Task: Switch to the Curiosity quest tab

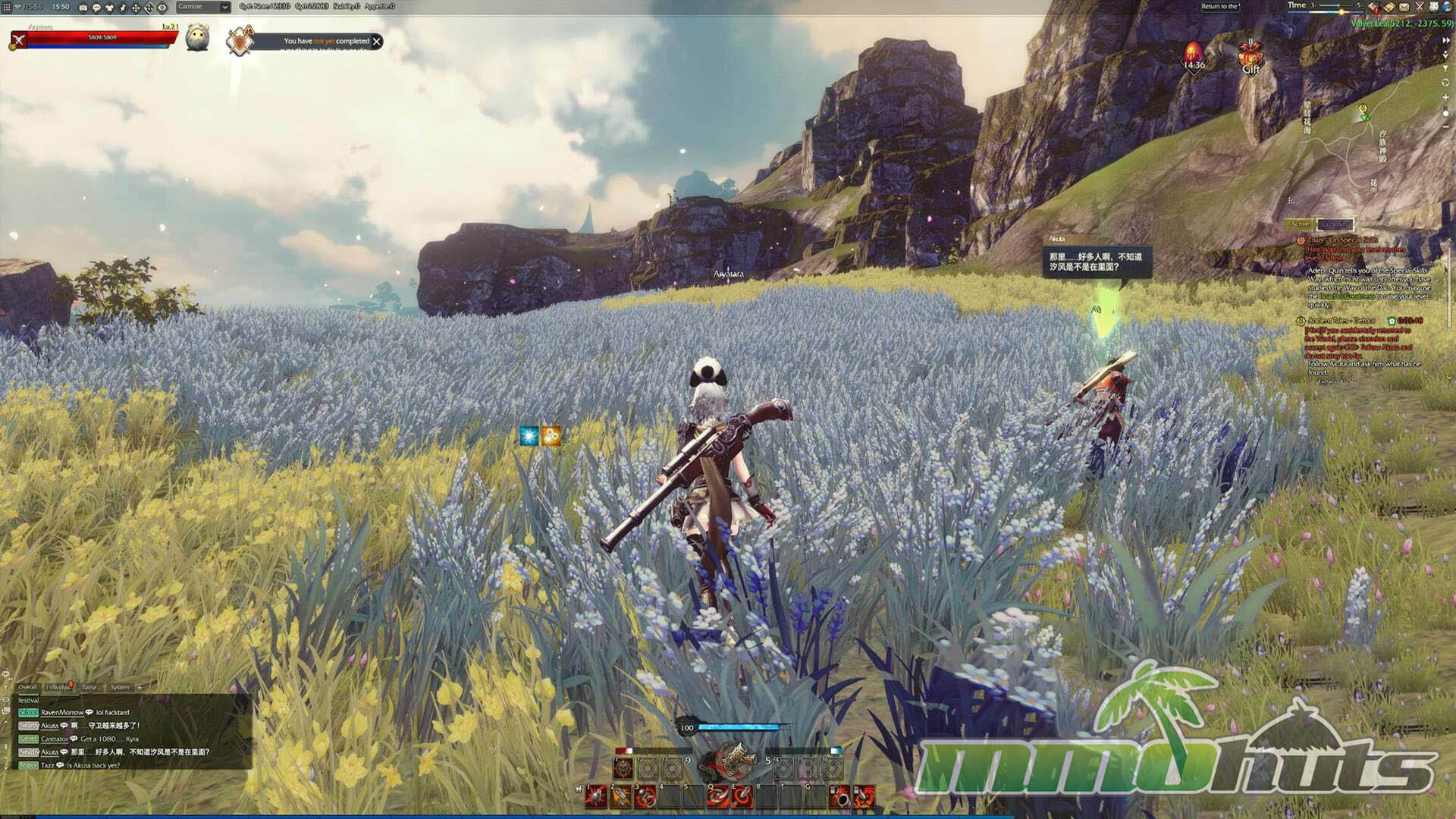Action: tap(1334, 224)
